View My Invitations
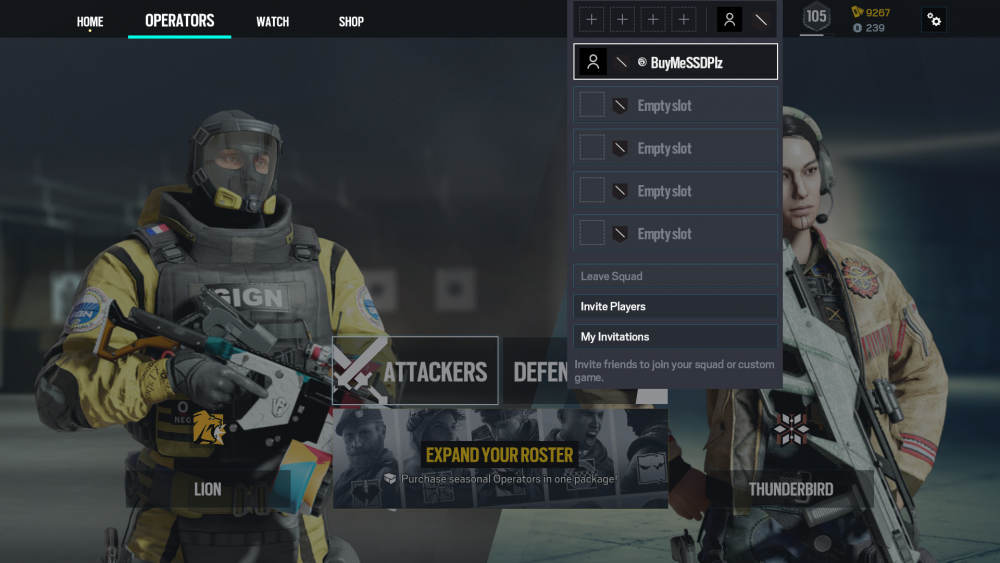Image resolution: width=1000 pixels, height=563 pixels. coord(676,337)
